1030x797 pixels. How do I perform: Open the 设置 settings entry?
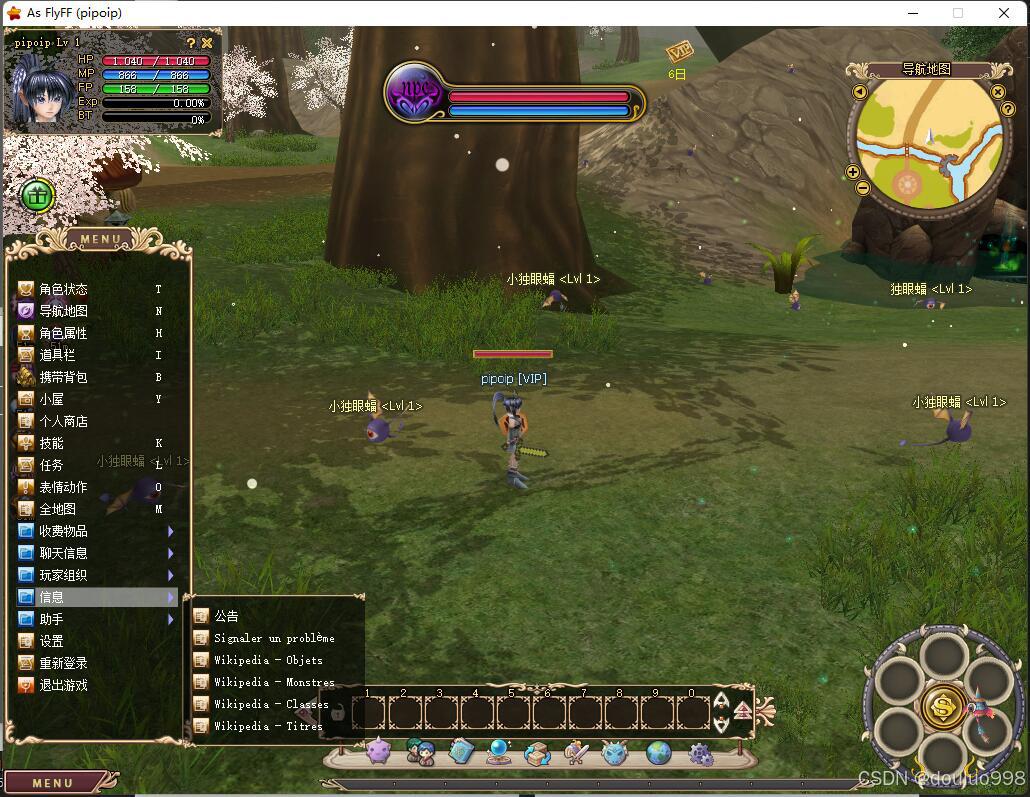[x=51, y=641]
